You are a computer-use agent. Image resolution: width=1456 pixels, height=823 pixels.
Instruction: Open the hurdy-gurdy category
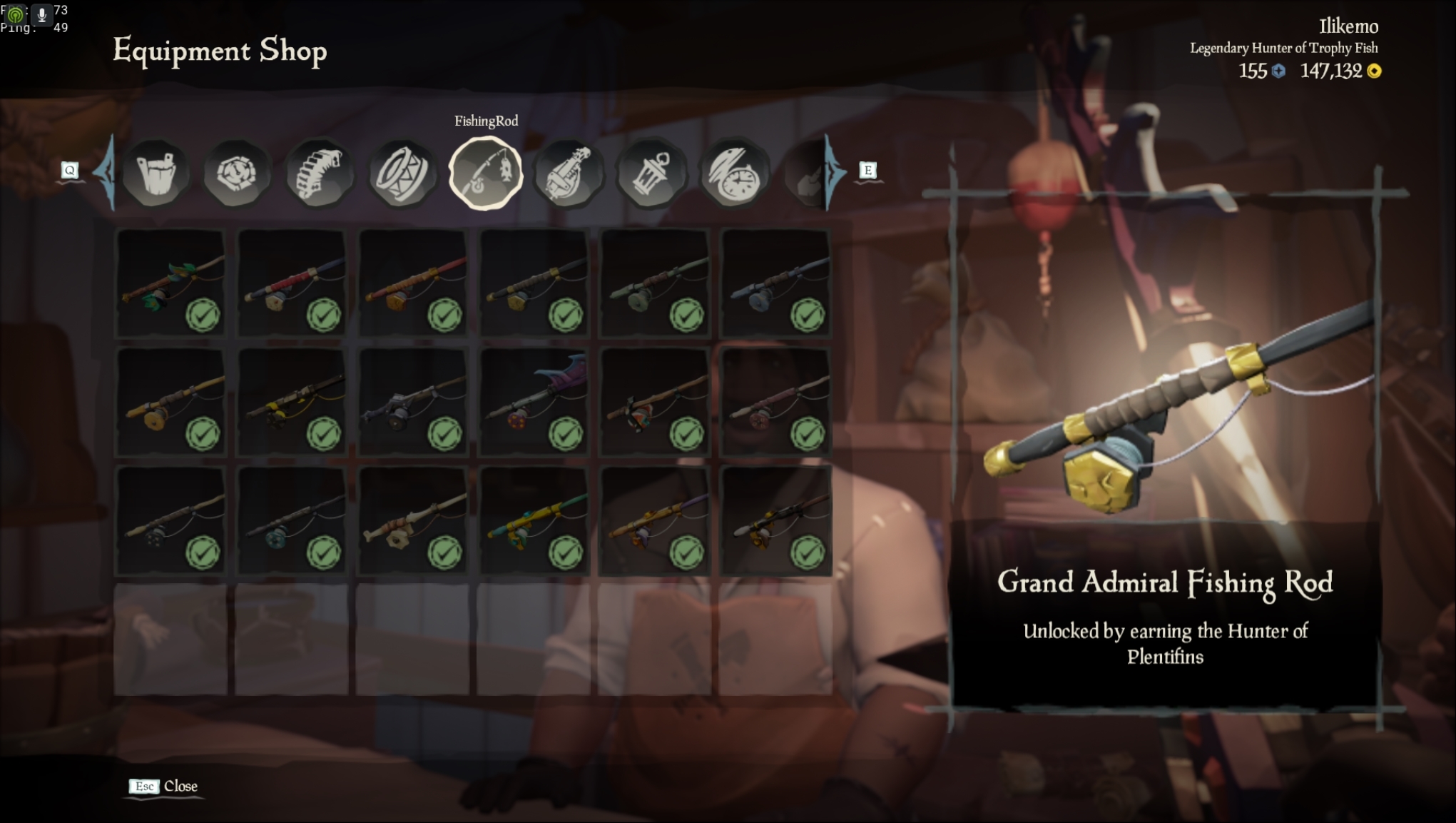point(568,173)
